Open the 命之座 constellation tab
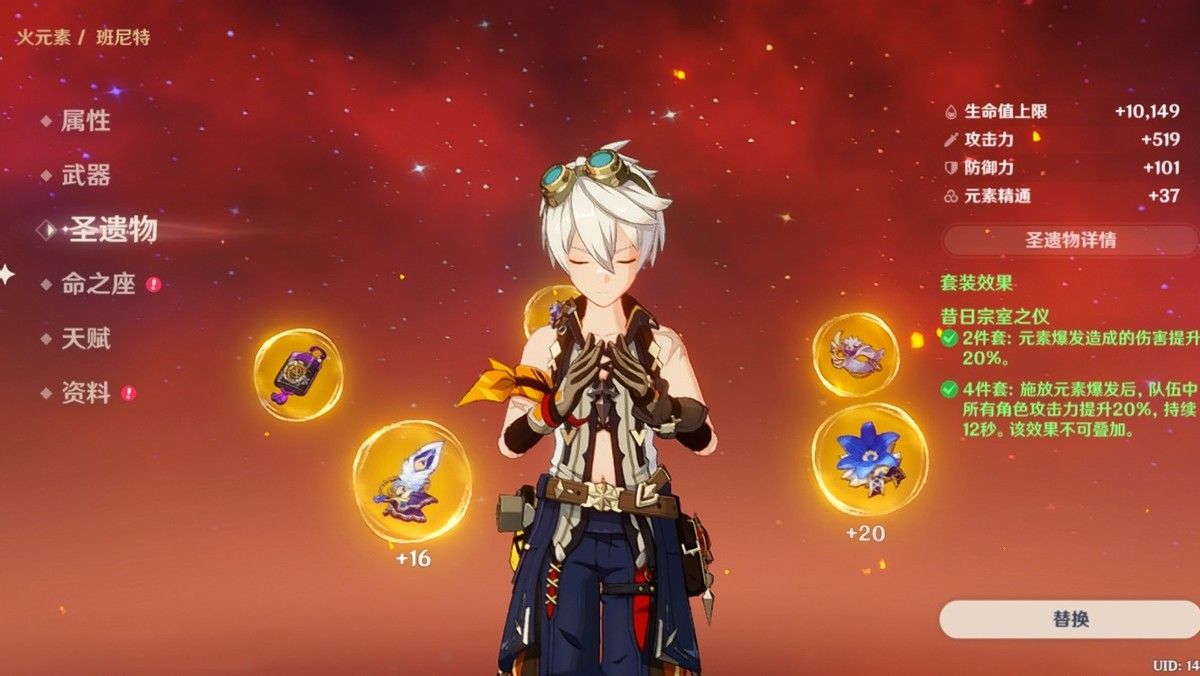The height and width of the screenshot is (676, 1200). tap(98, 284)
